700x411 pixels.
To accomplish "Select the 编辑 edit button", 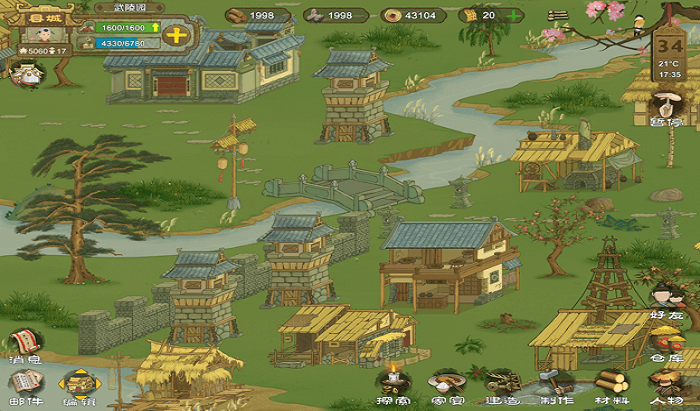I will 78,385.
